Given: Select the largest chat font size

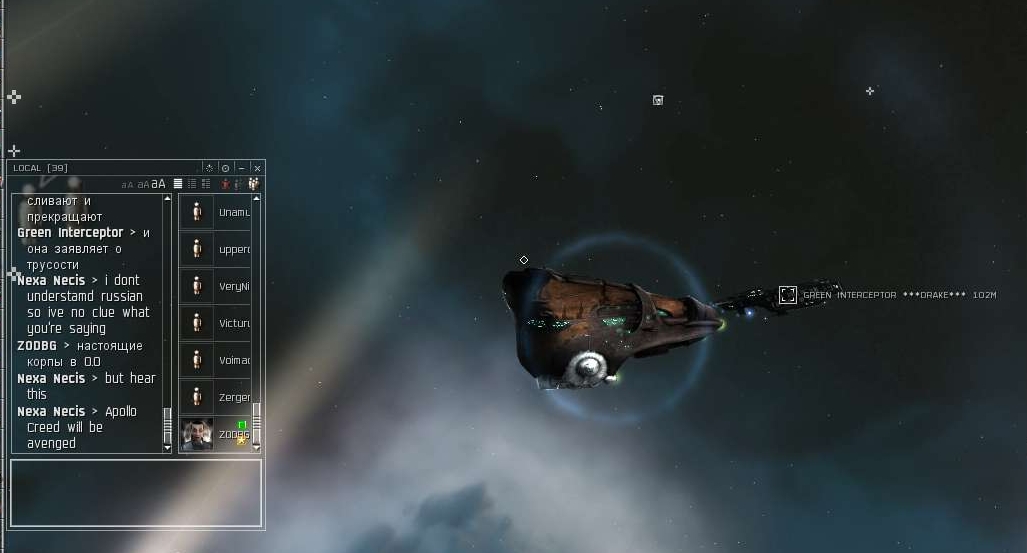Looking at the screenshot, I should pos(159,184).
